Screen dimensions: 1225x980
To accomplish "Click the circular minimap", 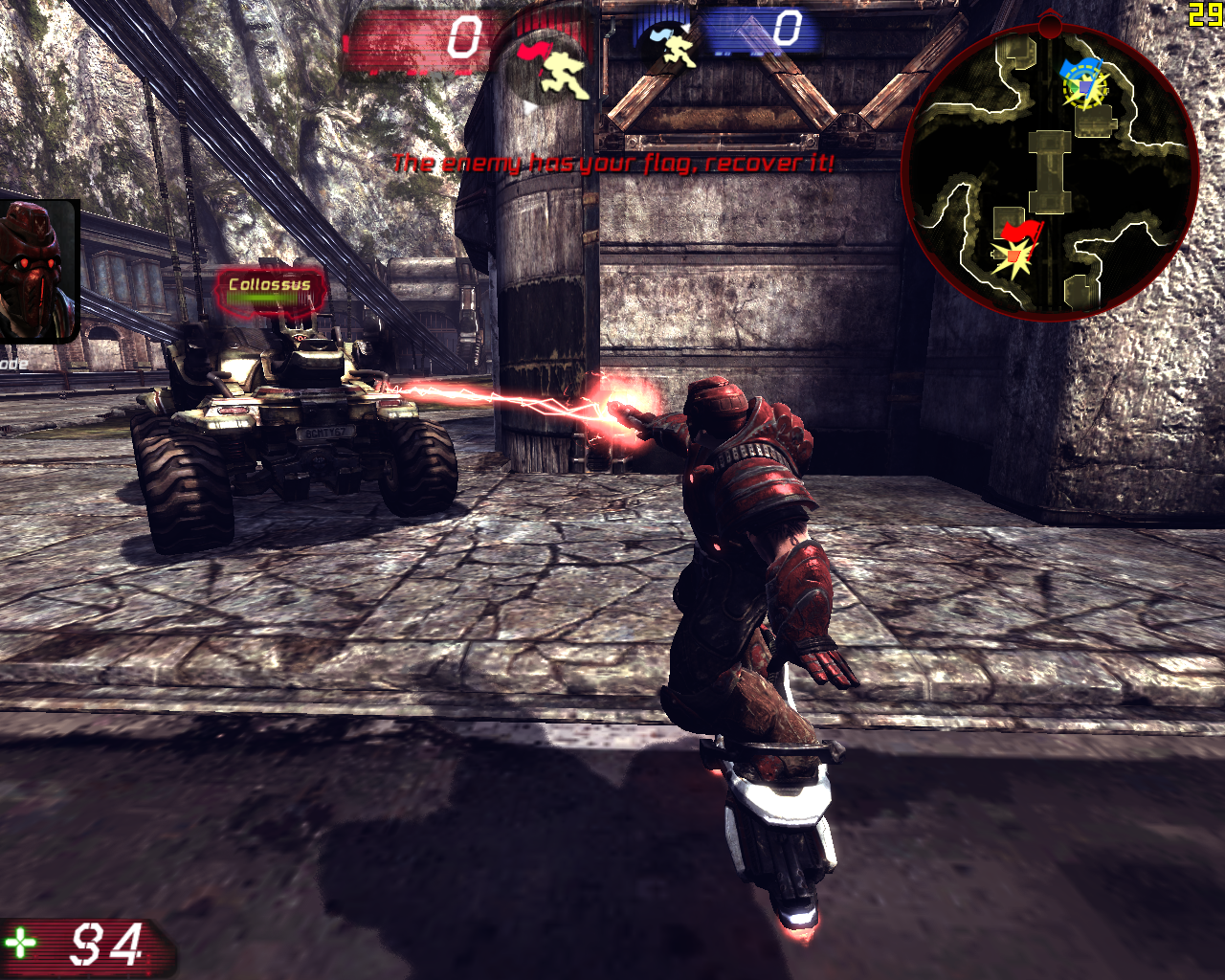I will pyautogui.click(x=1050, y=172).
